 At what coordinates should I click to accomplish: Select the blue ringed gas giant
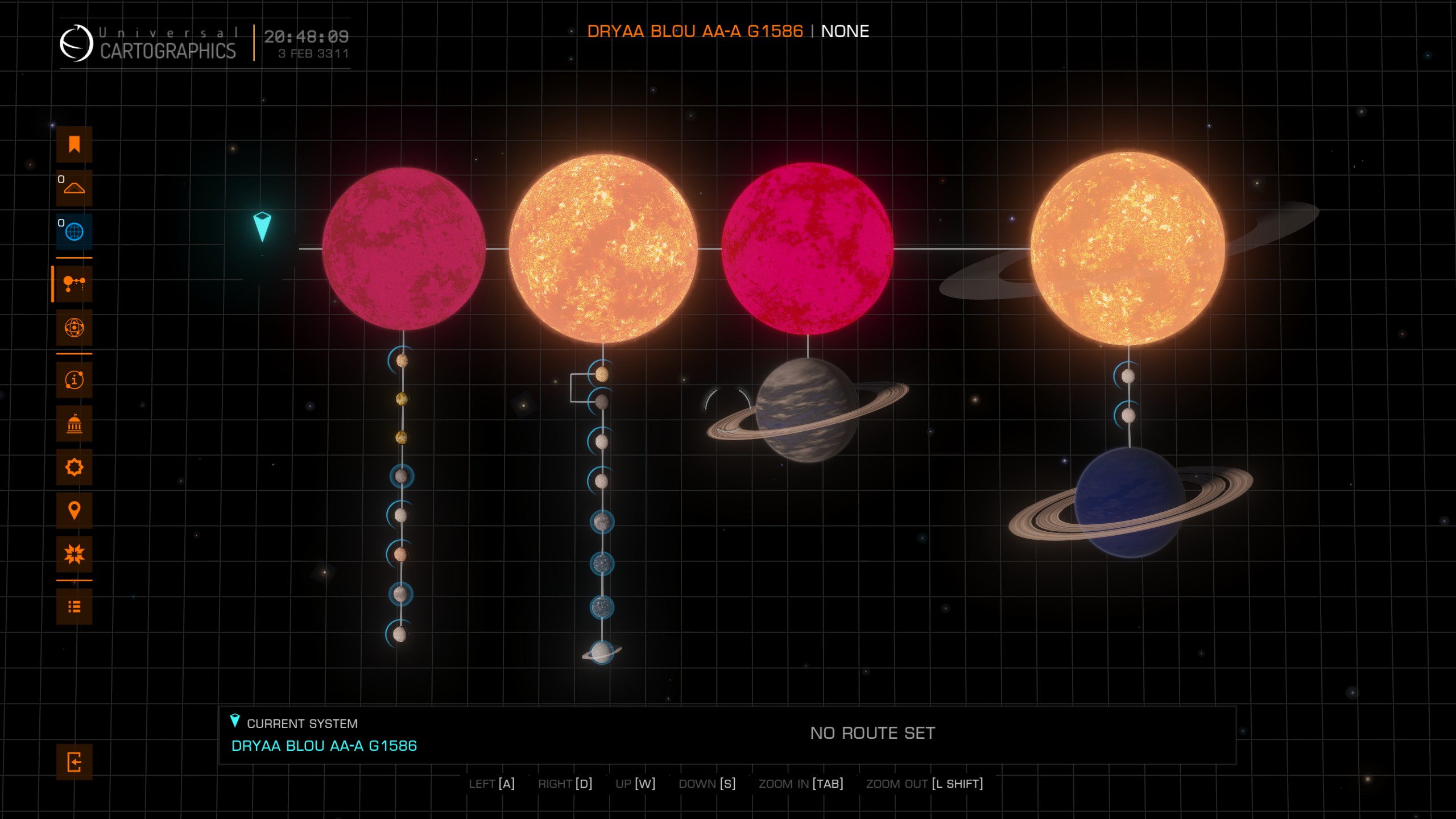pos(1129,502)
